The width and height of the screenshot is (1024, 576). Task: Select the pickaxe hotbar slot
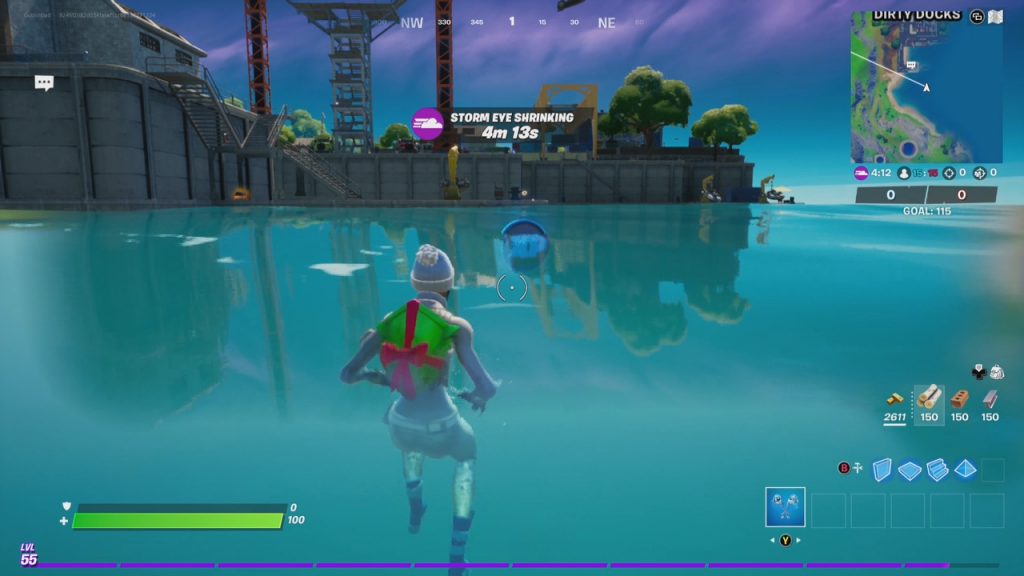785,507
